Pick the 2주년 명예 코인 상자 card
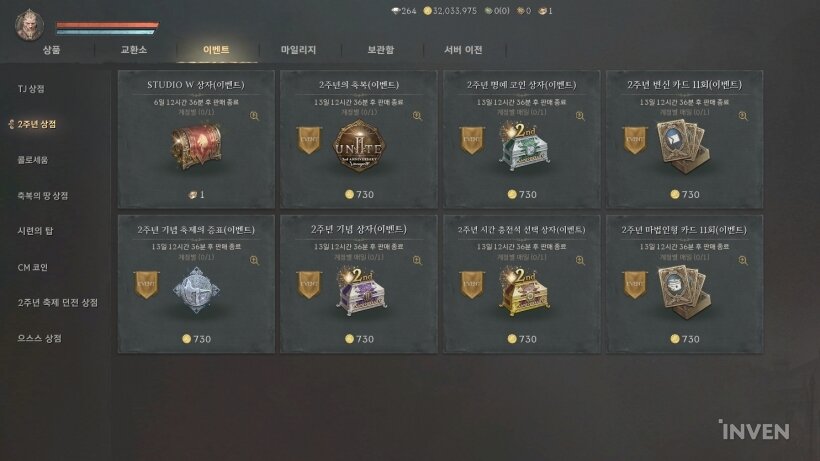Screen dimensions: 820x461 (522, 139)
